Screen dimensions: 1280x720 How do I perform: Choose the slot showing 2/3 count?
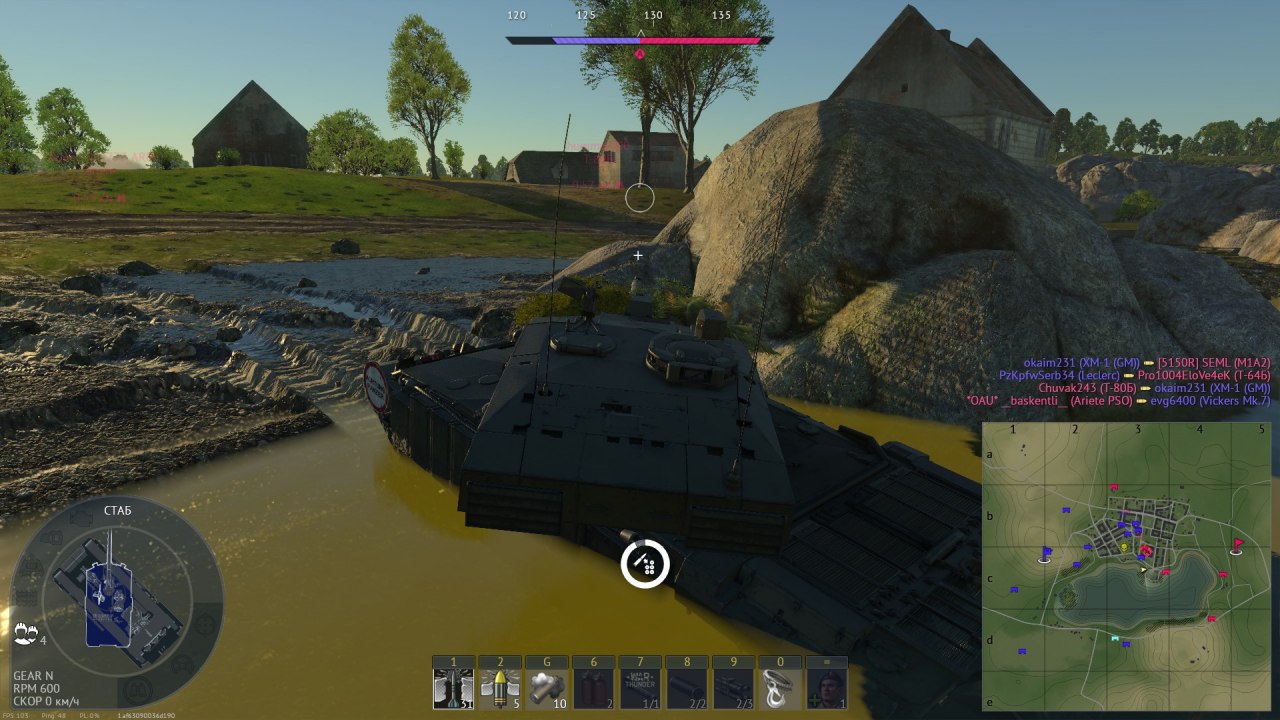click(733, 689)
